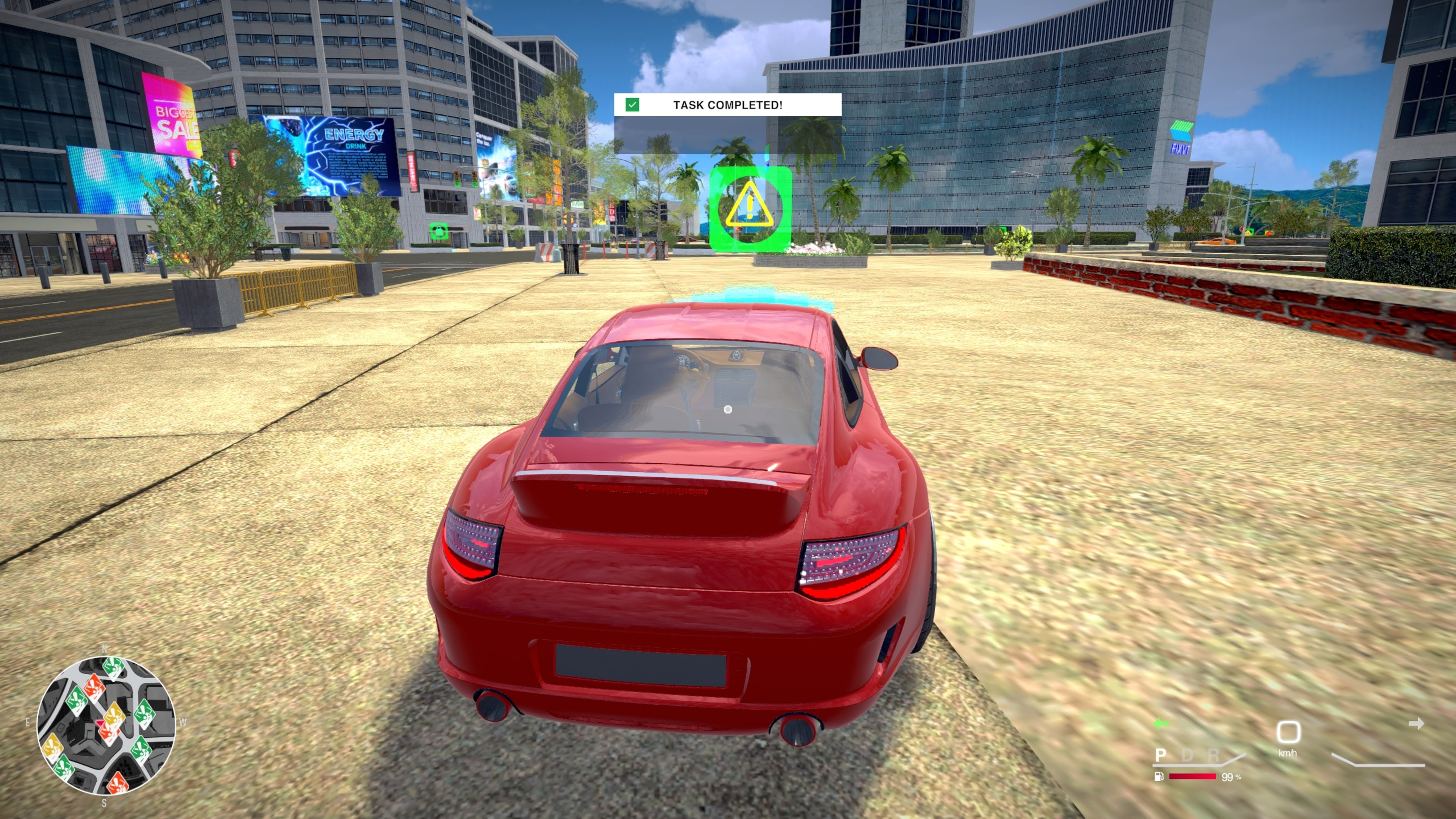The image size is (1456, 819).
Task: Click the red fuel level bar
Action: tap(1192, 777)
